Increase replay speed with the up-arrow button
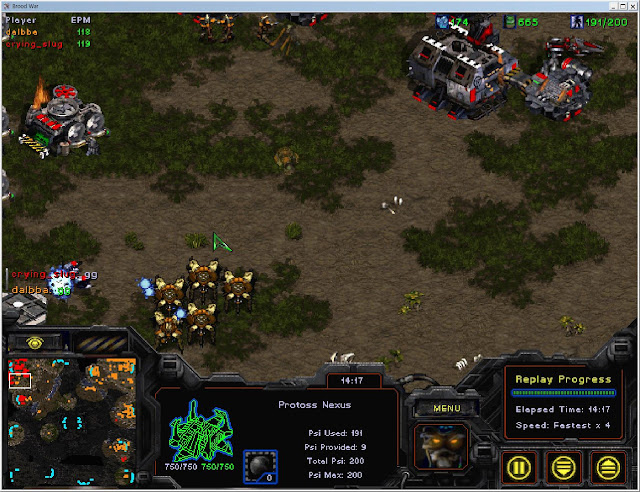Screen dimensions: 640x492 pos(607,466)
